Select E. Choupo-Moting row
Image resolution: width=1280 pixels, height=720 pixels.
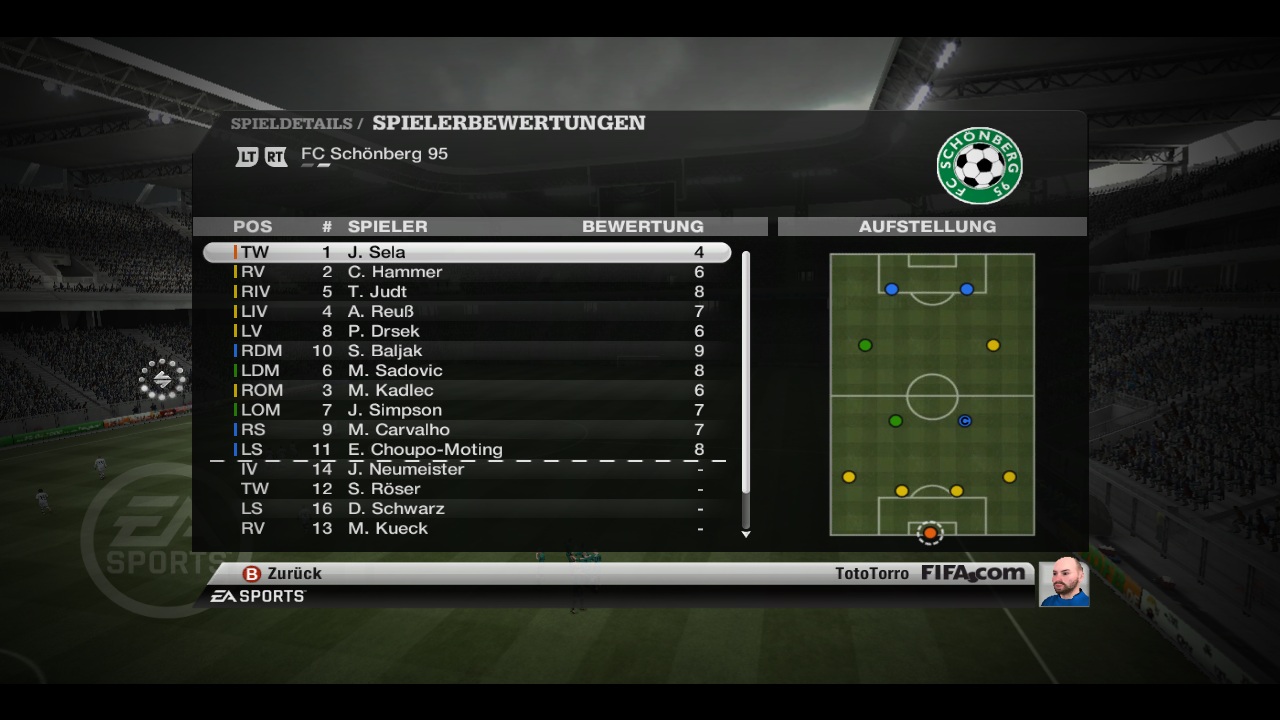467,449
